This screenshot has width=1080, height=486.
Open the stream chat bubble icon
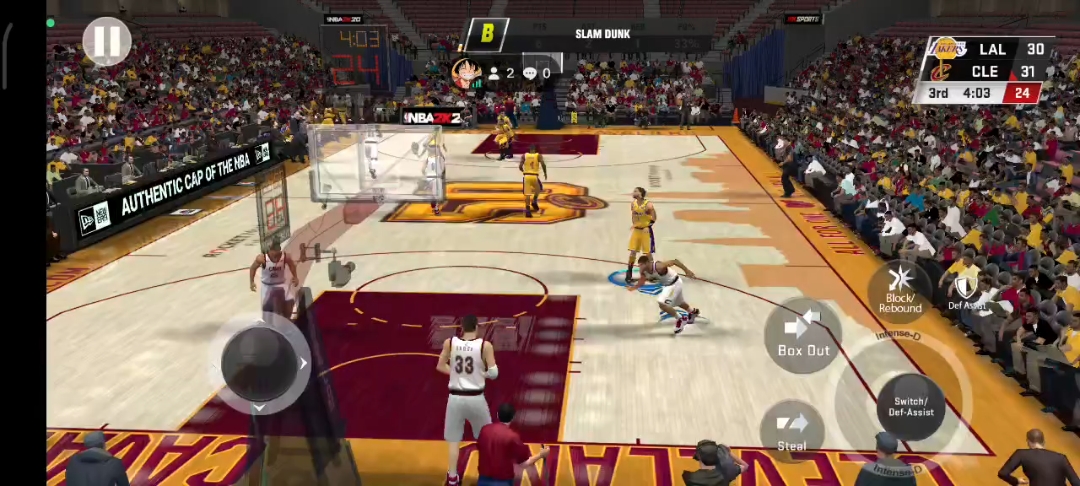[530, 73]
